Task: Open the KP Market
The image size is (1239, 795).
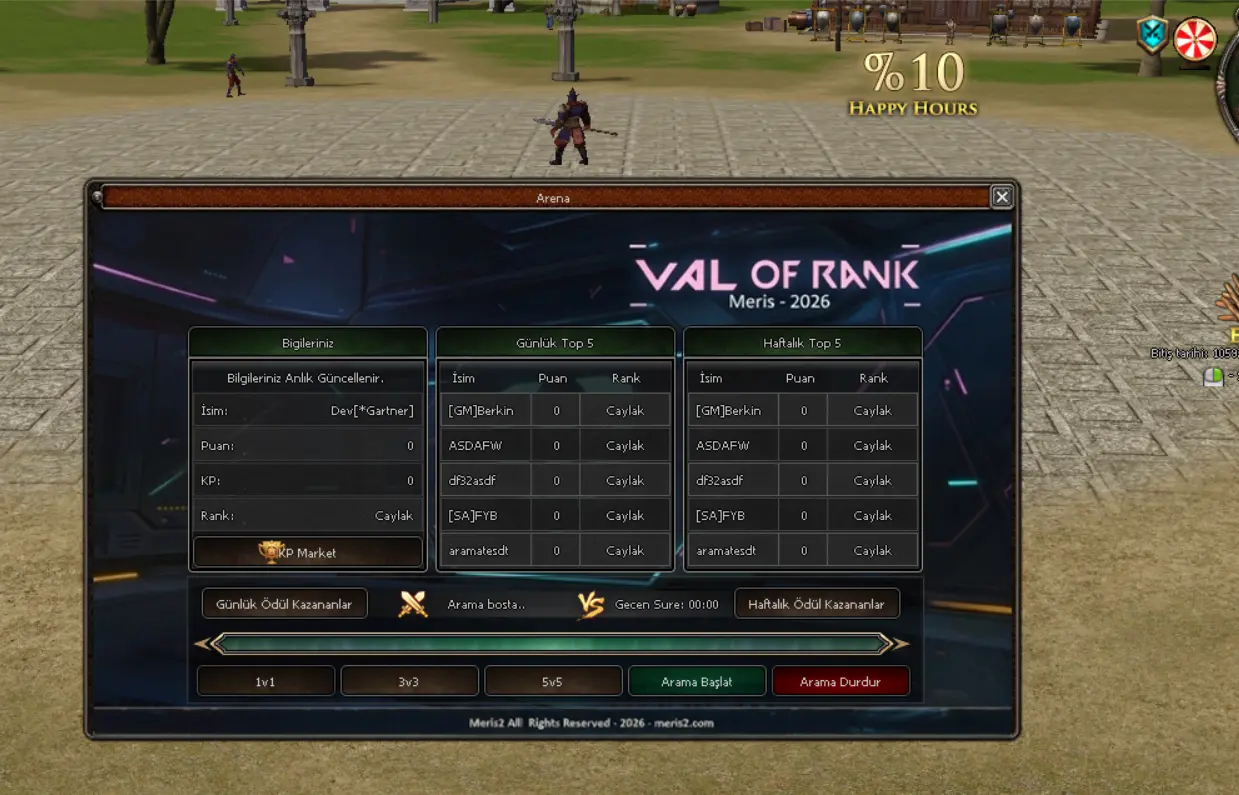Action: [x=308, y=552]
